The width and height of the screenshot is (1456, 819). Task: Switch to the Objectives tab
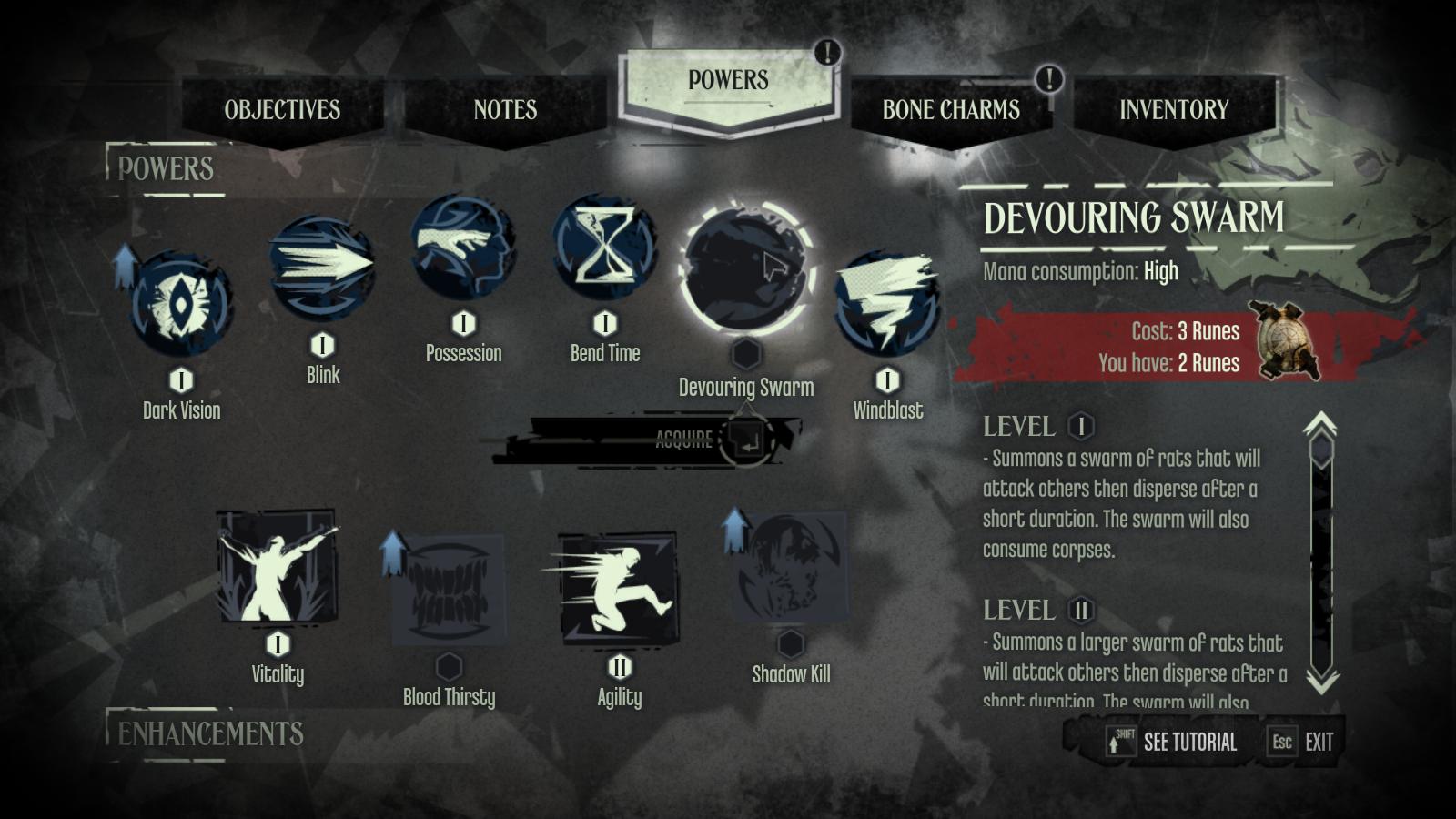[x=282, y=110]
